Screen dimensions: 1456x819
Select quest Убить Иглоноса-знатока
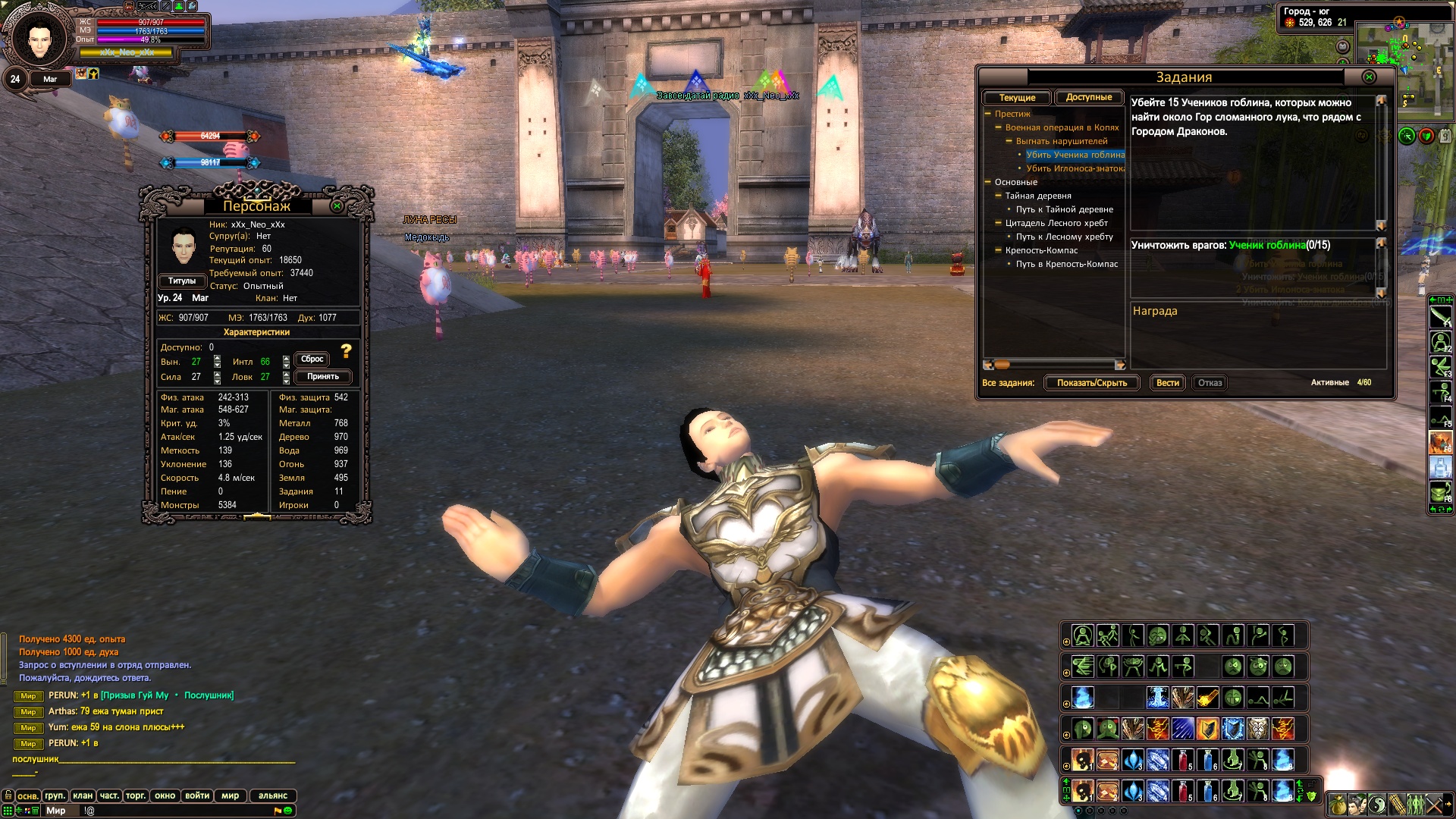tap(1075, 168)
